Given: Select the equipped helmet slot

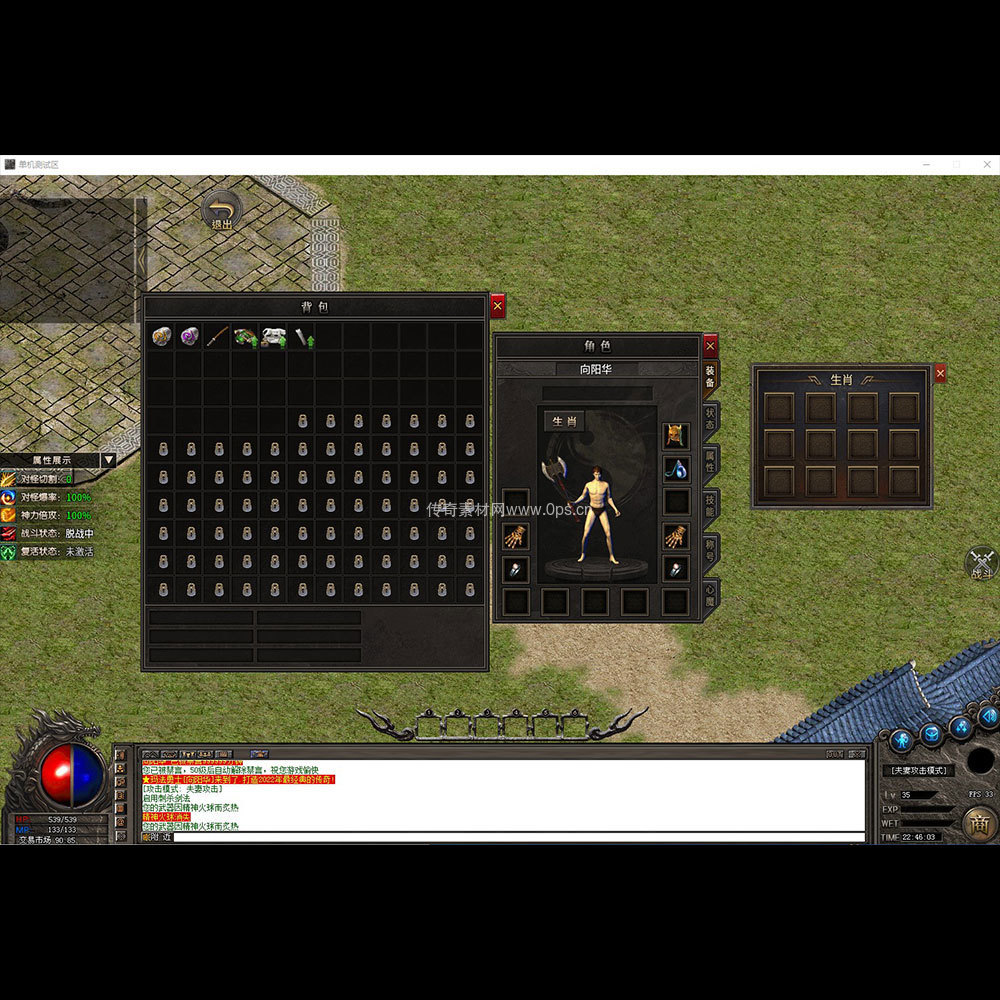Looking at the screenshot, I should [676, 436].
